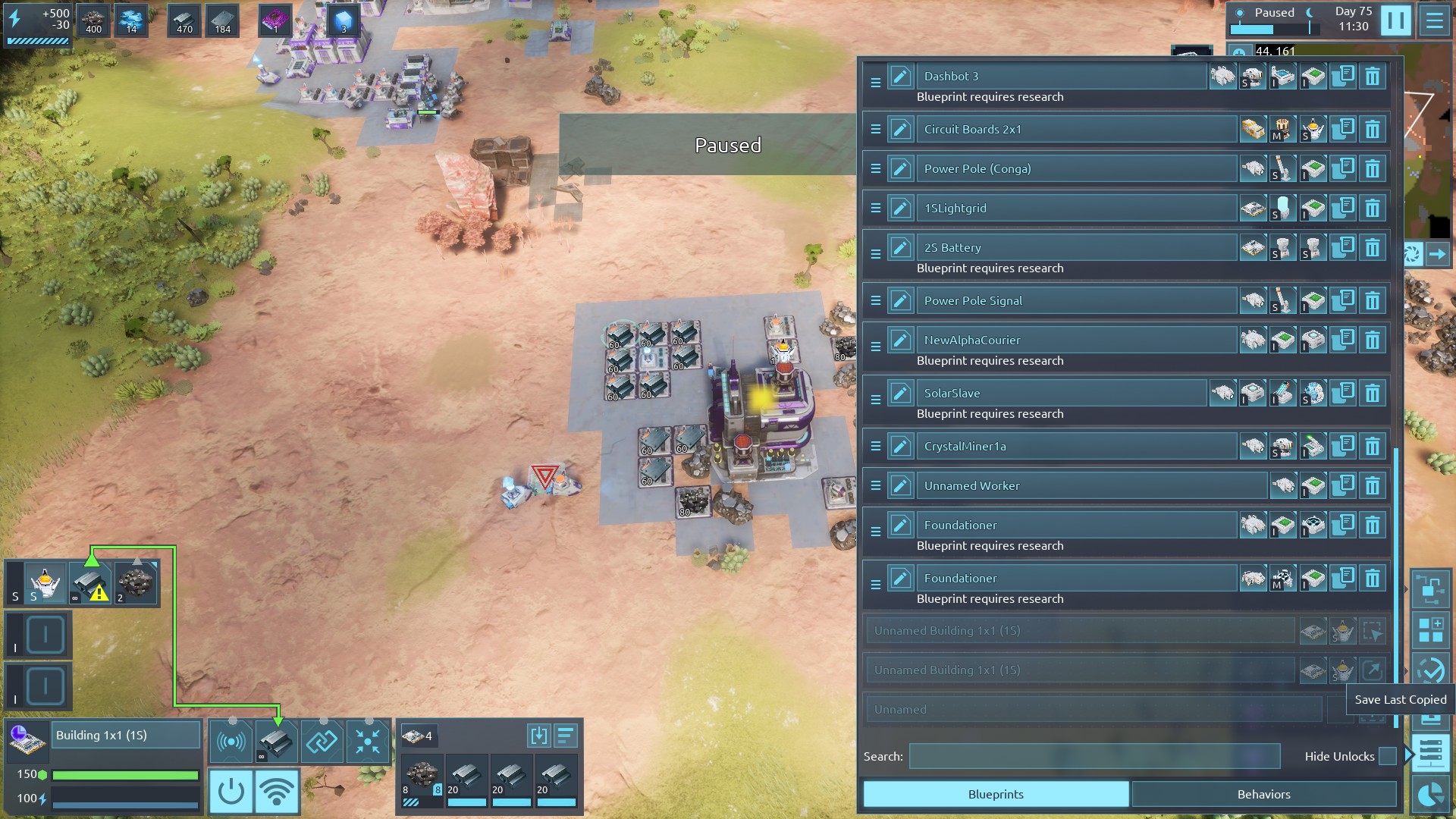Toggle the Hide Unlocks checkbox
1456x819 pixels.
(x=1387, y=756)
